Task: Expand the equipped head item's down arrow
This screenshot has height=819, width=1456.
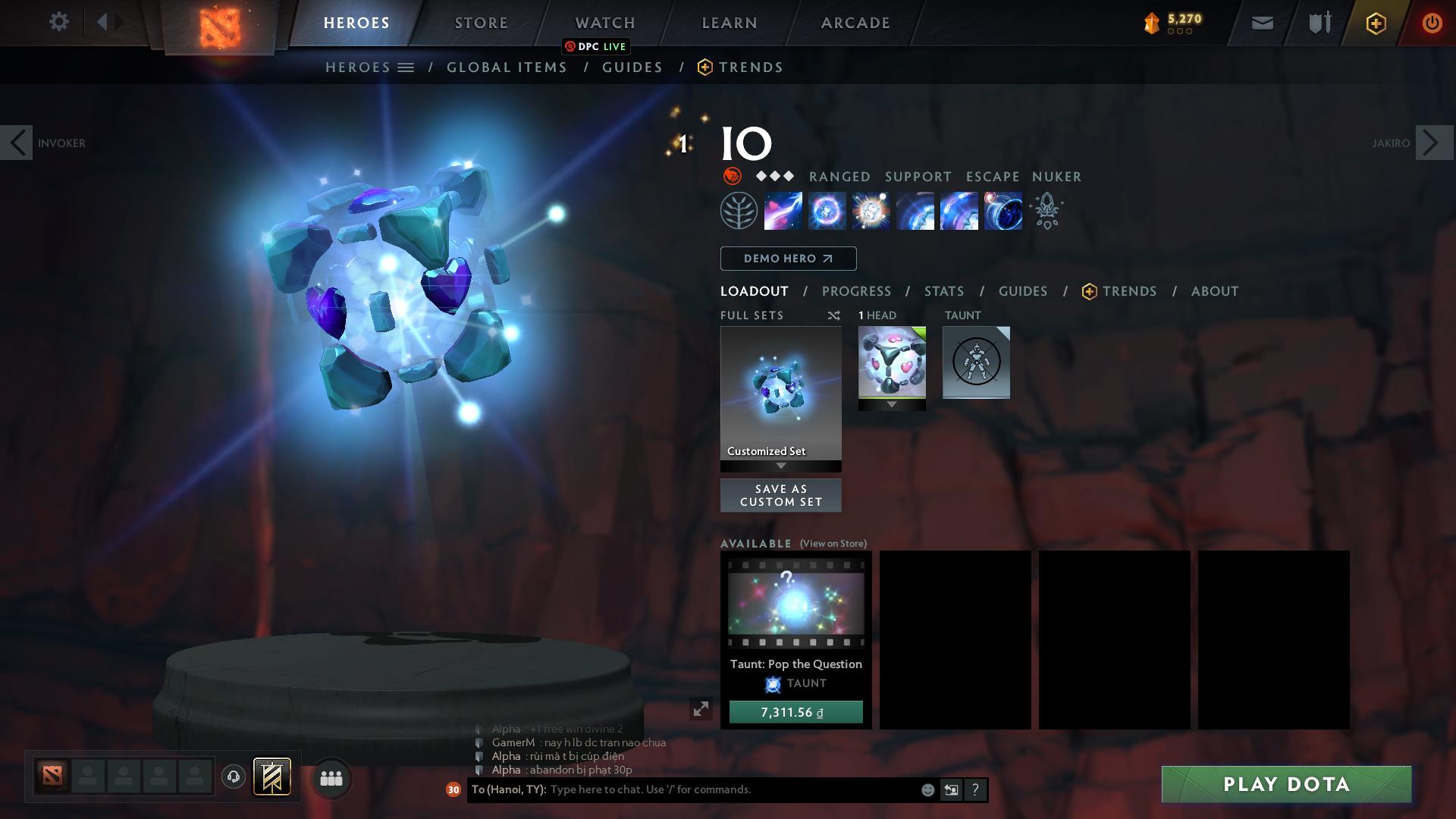Action: 892,405
